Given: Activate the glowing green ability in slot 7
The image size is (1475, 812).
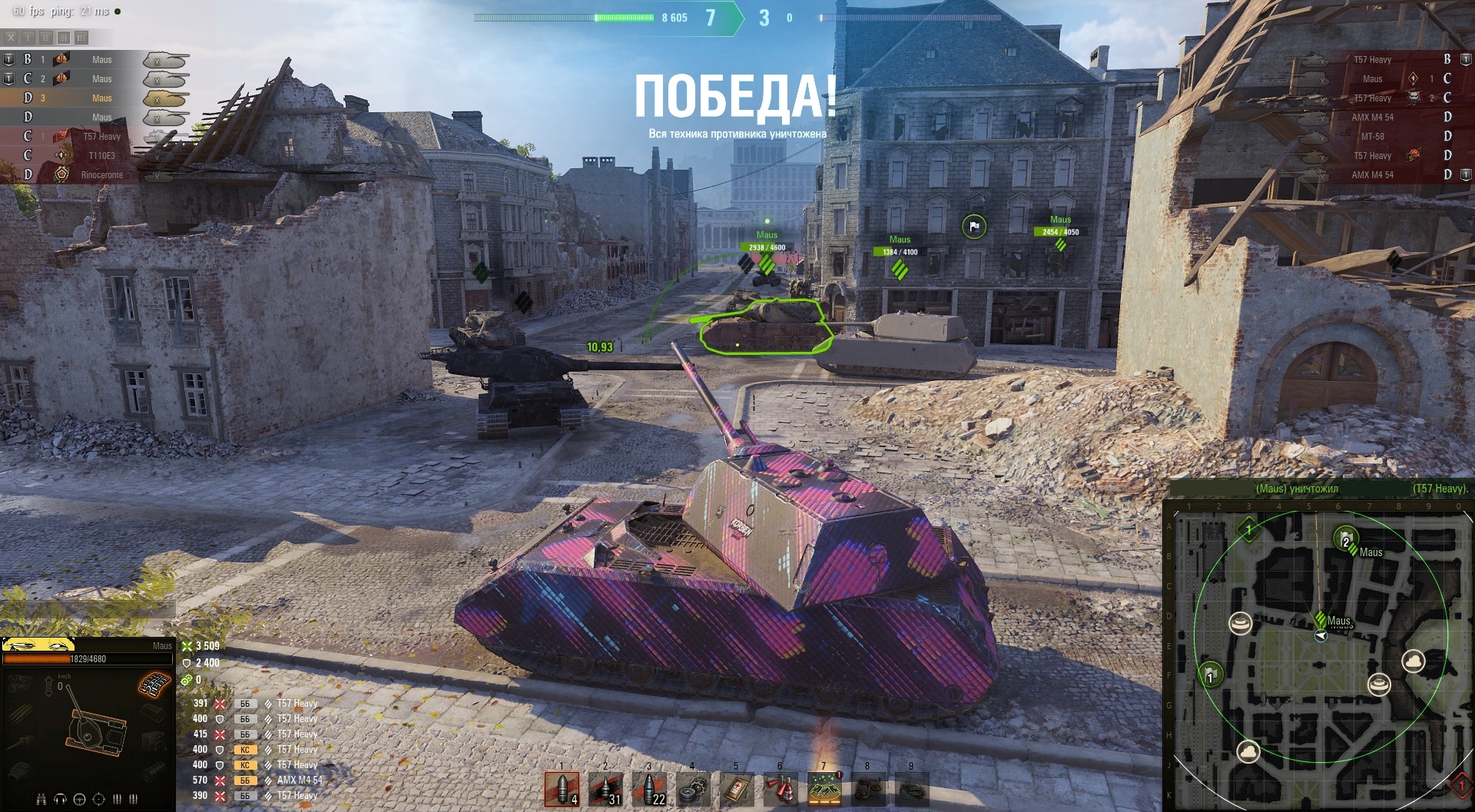Looking at the screenshot, I should [x=824, y=789].
